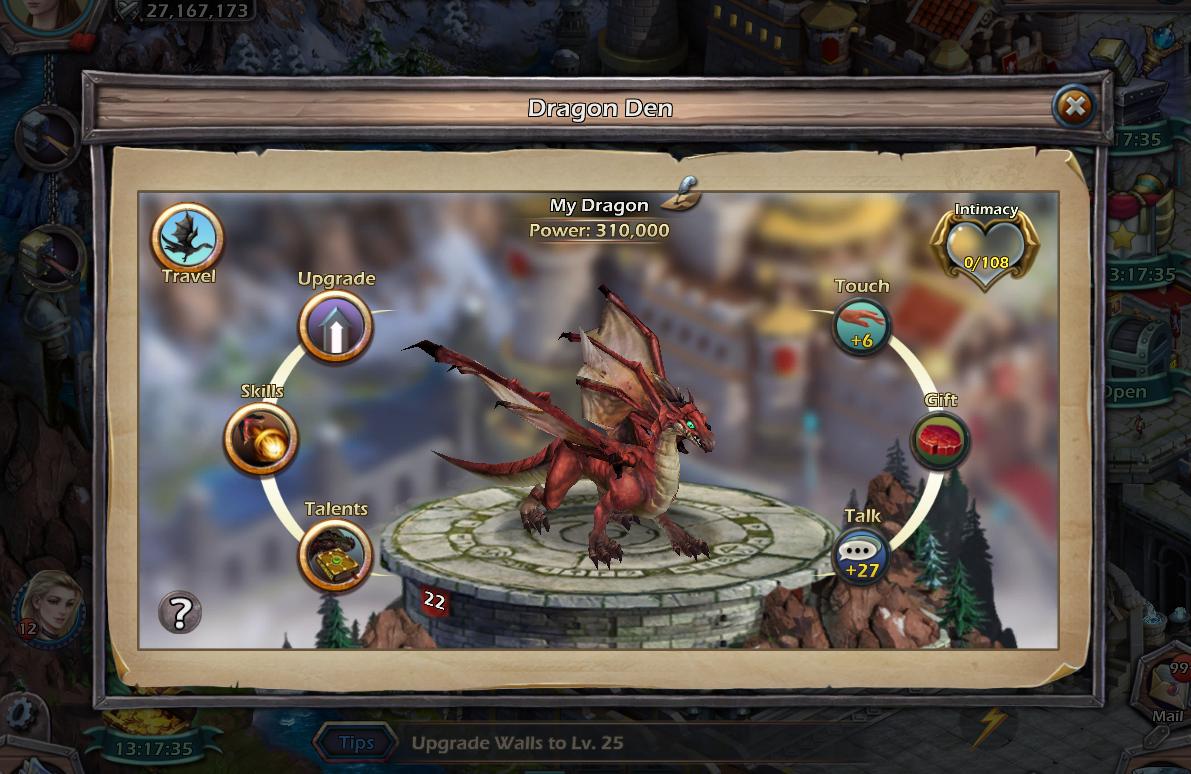Open the dragon Talents book
The height and width of the screenshot is (774, 1191).
point(336,555)
